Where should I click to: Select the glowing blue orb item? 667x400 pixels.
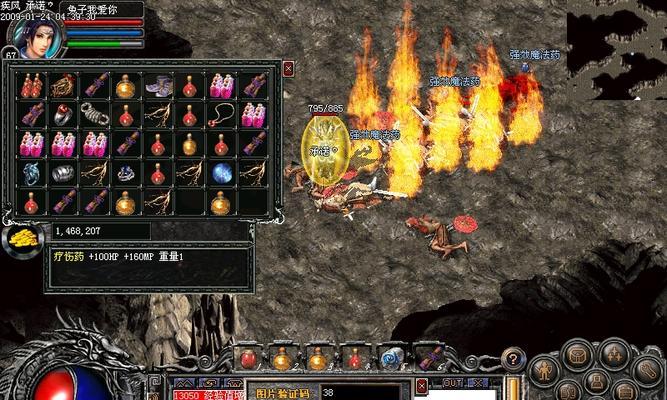pos(221,172)
